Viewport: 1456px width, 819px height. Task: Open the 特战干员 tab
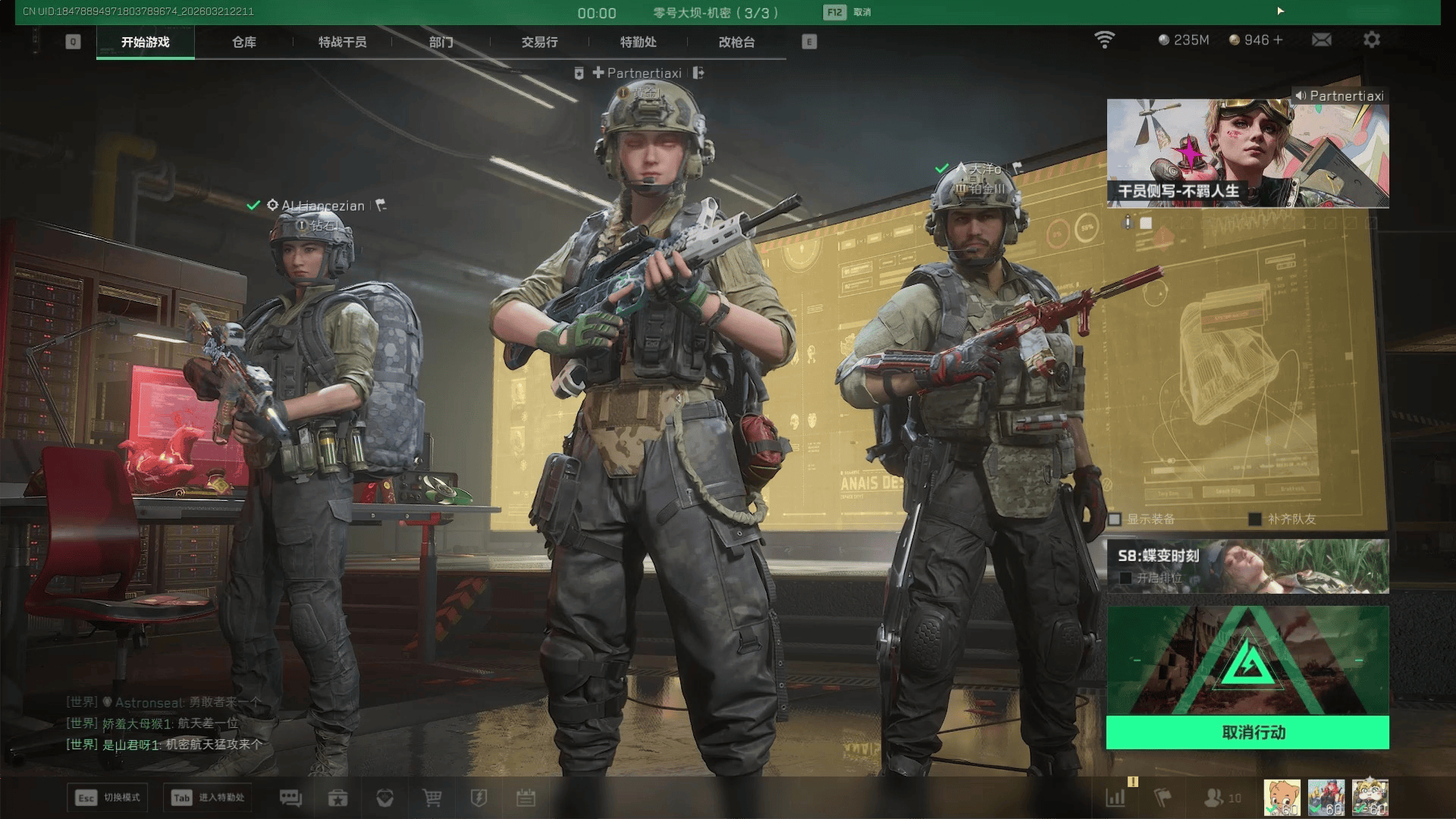coord(342,42)
